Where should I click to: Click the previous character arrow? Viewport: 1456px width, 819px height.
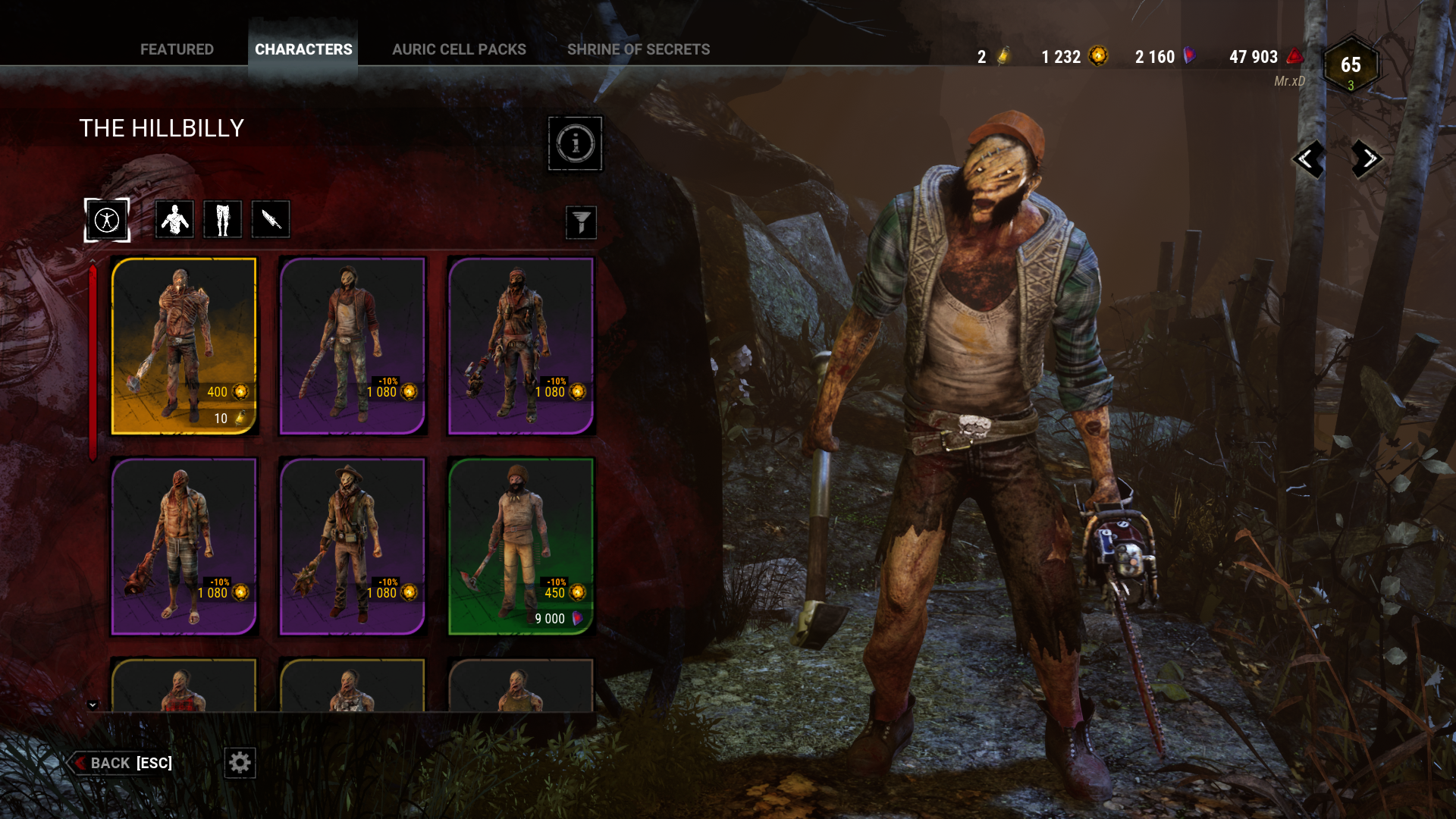[x=1307, y=159]
